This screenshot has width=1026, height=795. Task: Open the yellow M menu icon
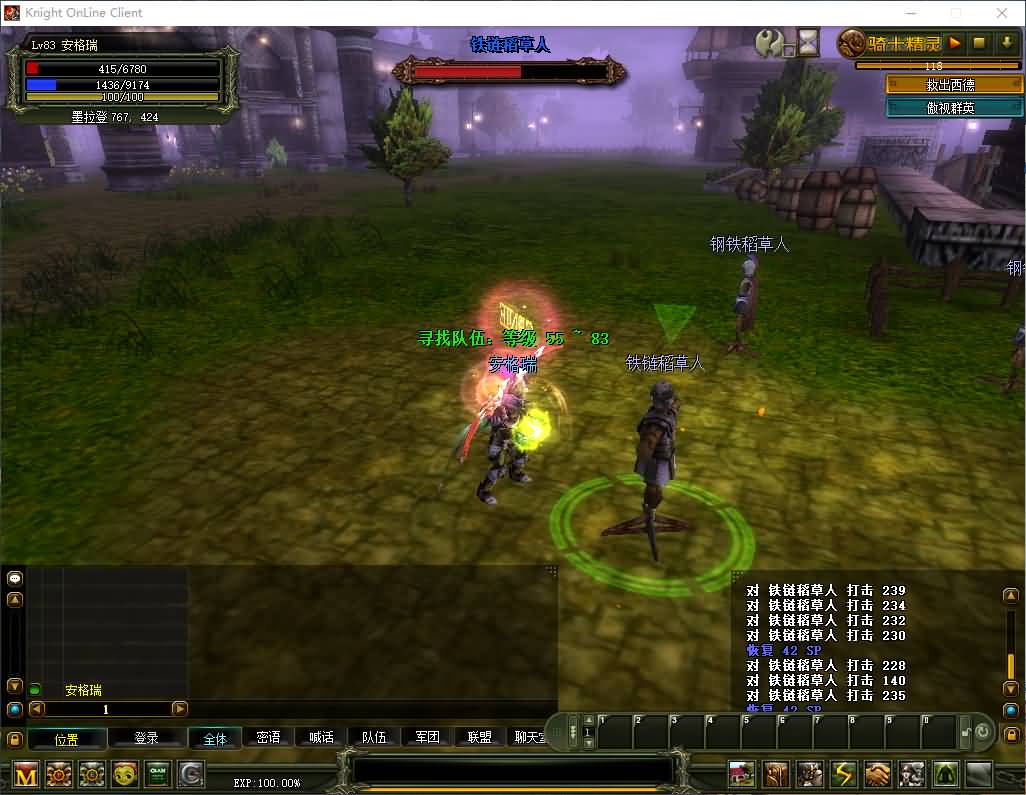(x=26, y=774)
